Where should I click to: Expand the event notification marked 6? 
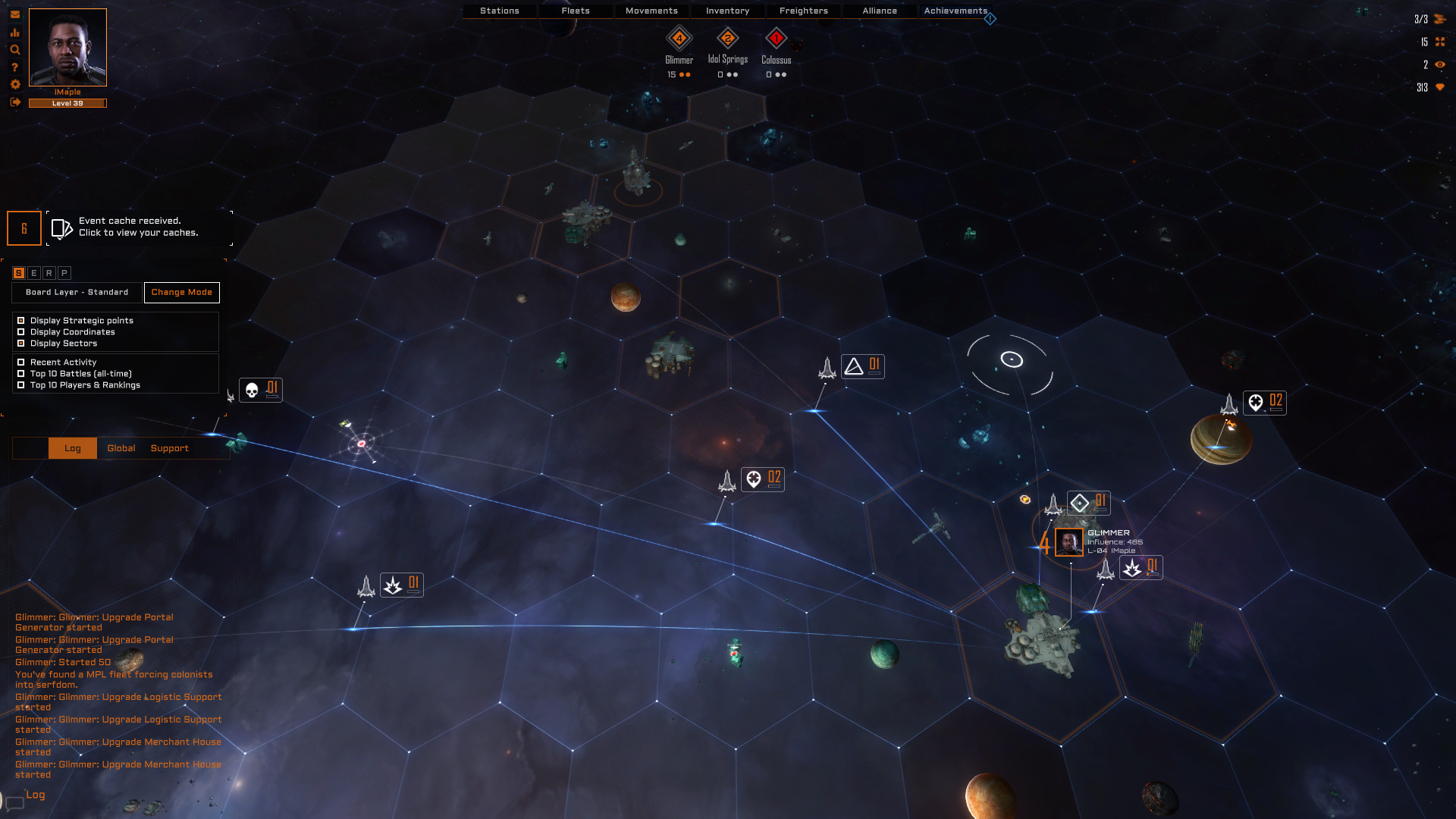point(24,227)
